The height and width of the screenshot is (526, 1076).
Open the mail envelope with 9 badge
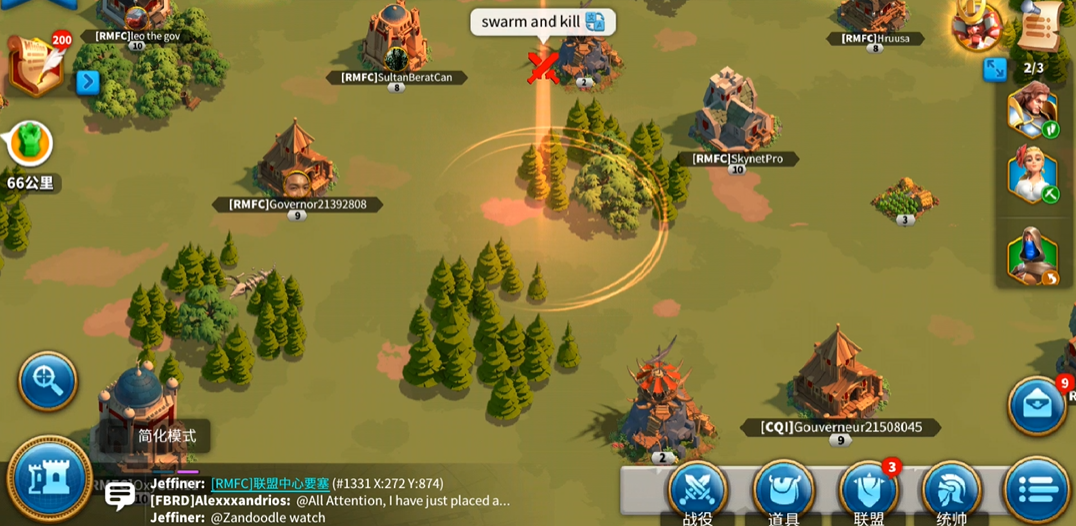pos(1036,405)
